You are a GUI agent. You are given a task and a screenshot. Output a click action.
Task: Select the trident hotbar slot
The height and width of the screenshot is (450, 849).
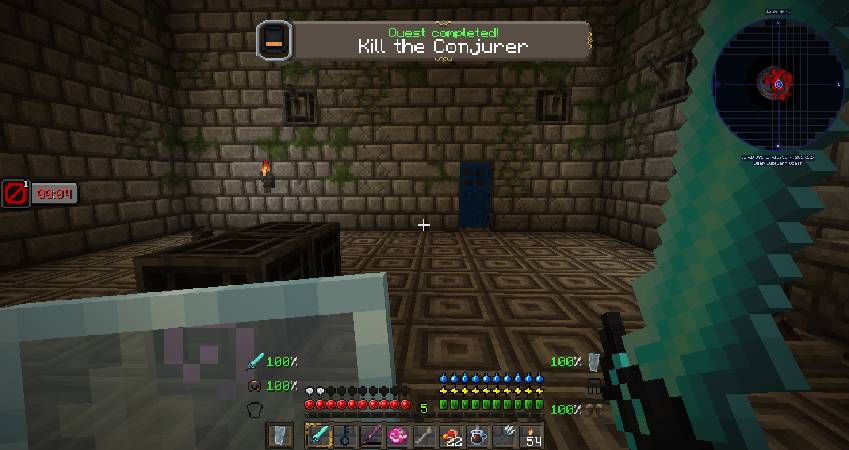(505, 436)
